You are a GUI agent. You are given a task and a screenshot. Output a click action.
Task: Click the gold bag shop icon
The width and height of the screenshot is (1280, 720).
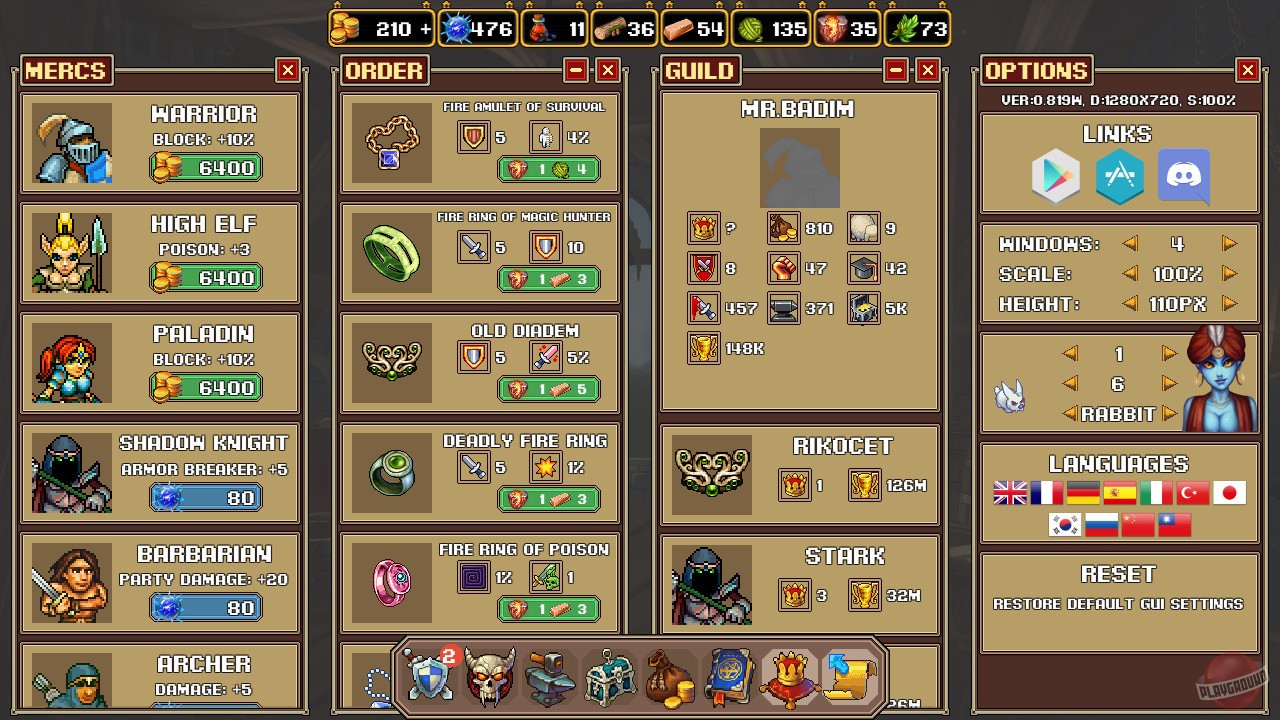point(669,677)
